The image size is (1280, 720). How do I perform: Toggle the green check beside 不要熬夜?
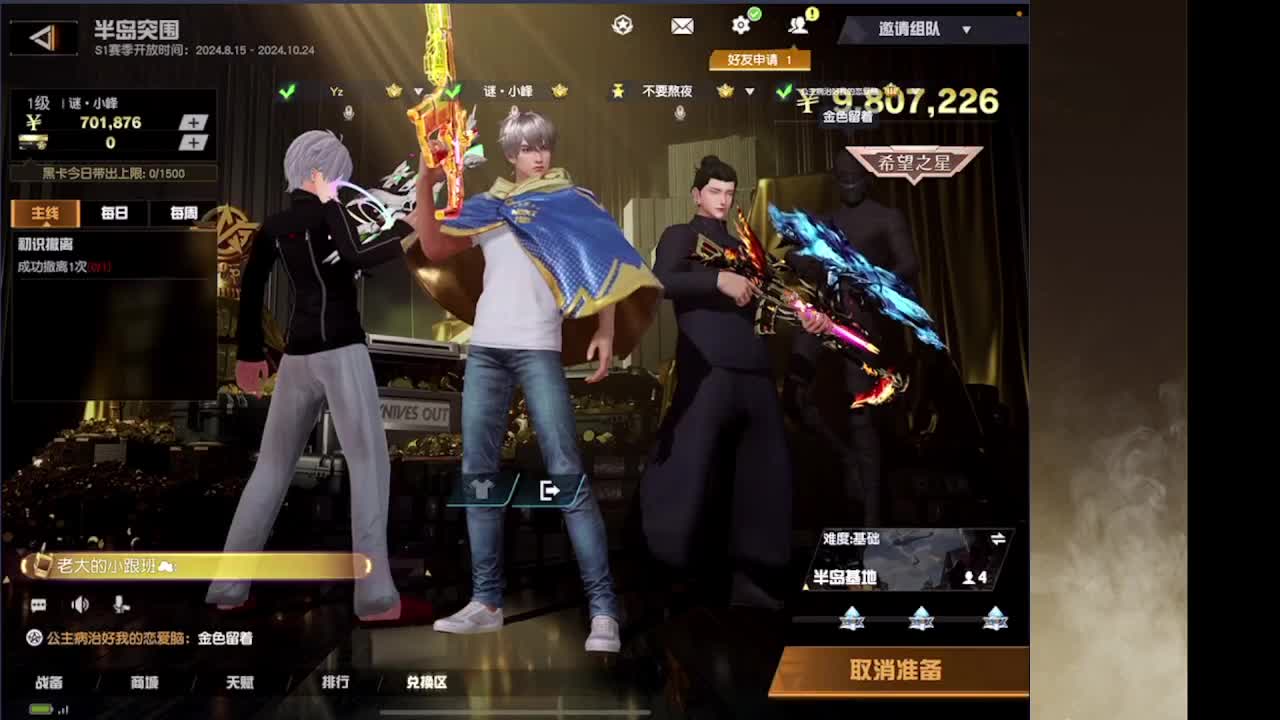click(x=785, y=92)
